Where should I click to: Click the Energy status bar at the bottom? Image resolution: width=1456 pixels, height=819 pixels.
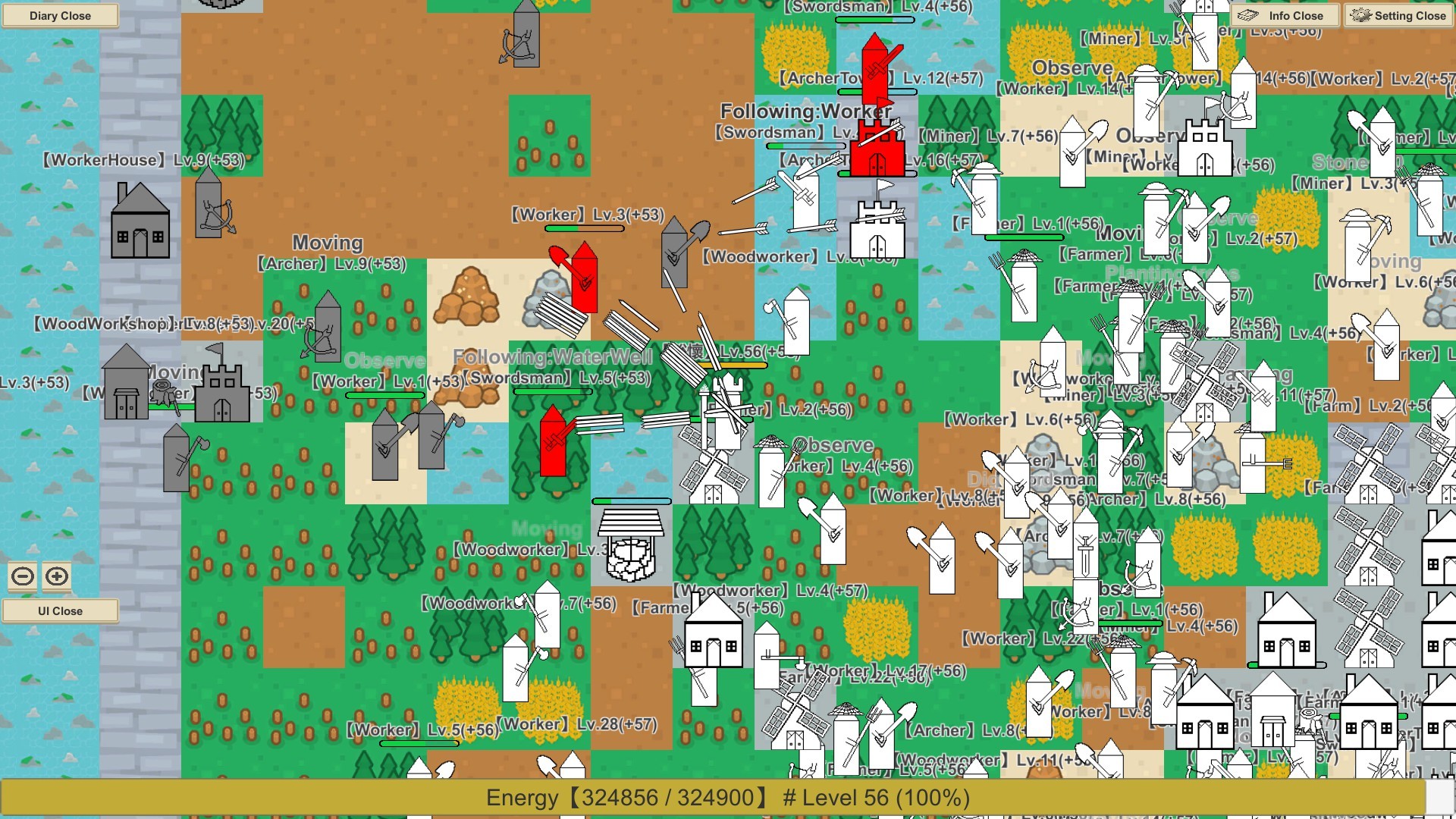click(728, 798)
